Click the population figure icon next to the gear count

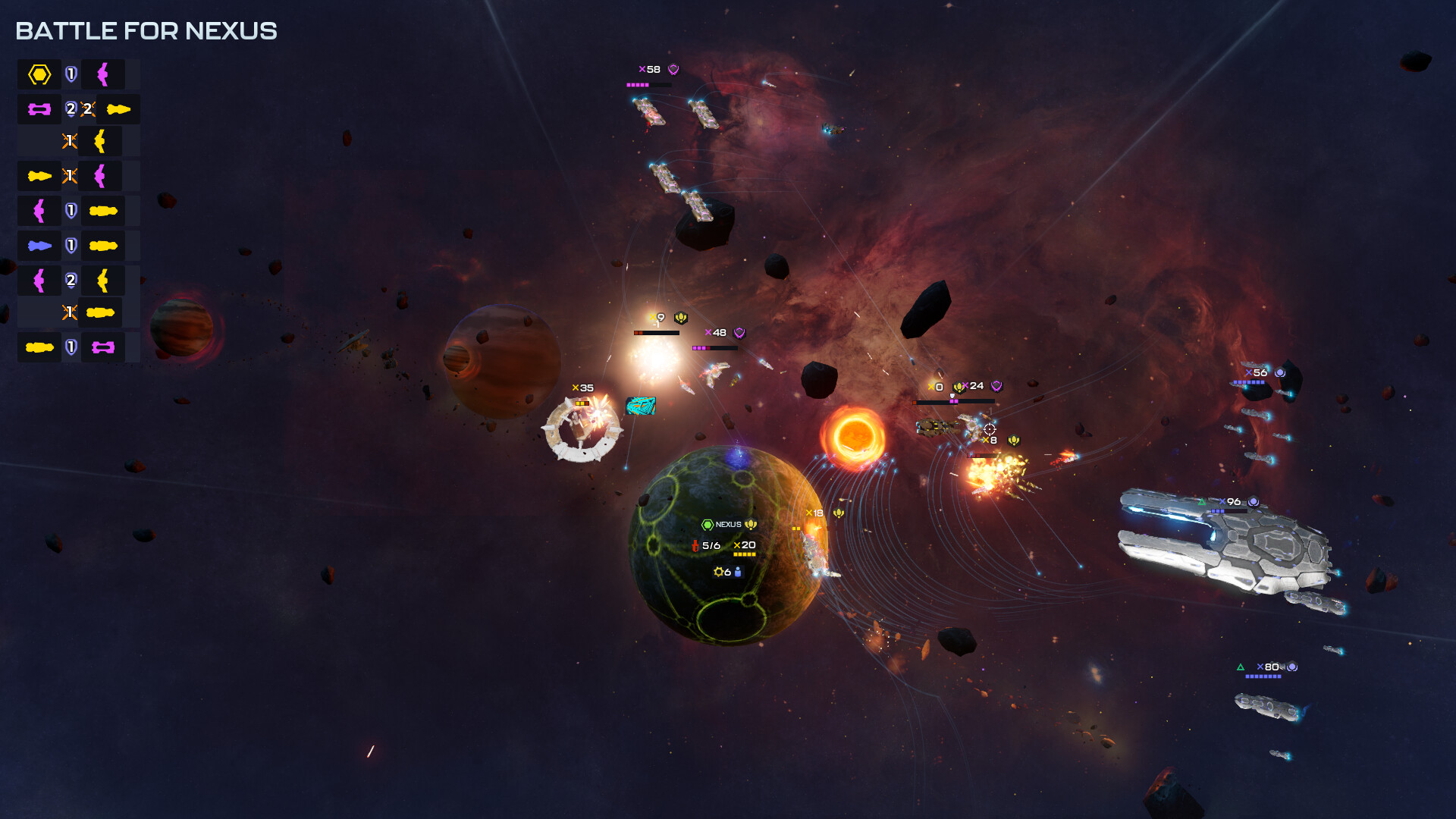tap(737, 573)
